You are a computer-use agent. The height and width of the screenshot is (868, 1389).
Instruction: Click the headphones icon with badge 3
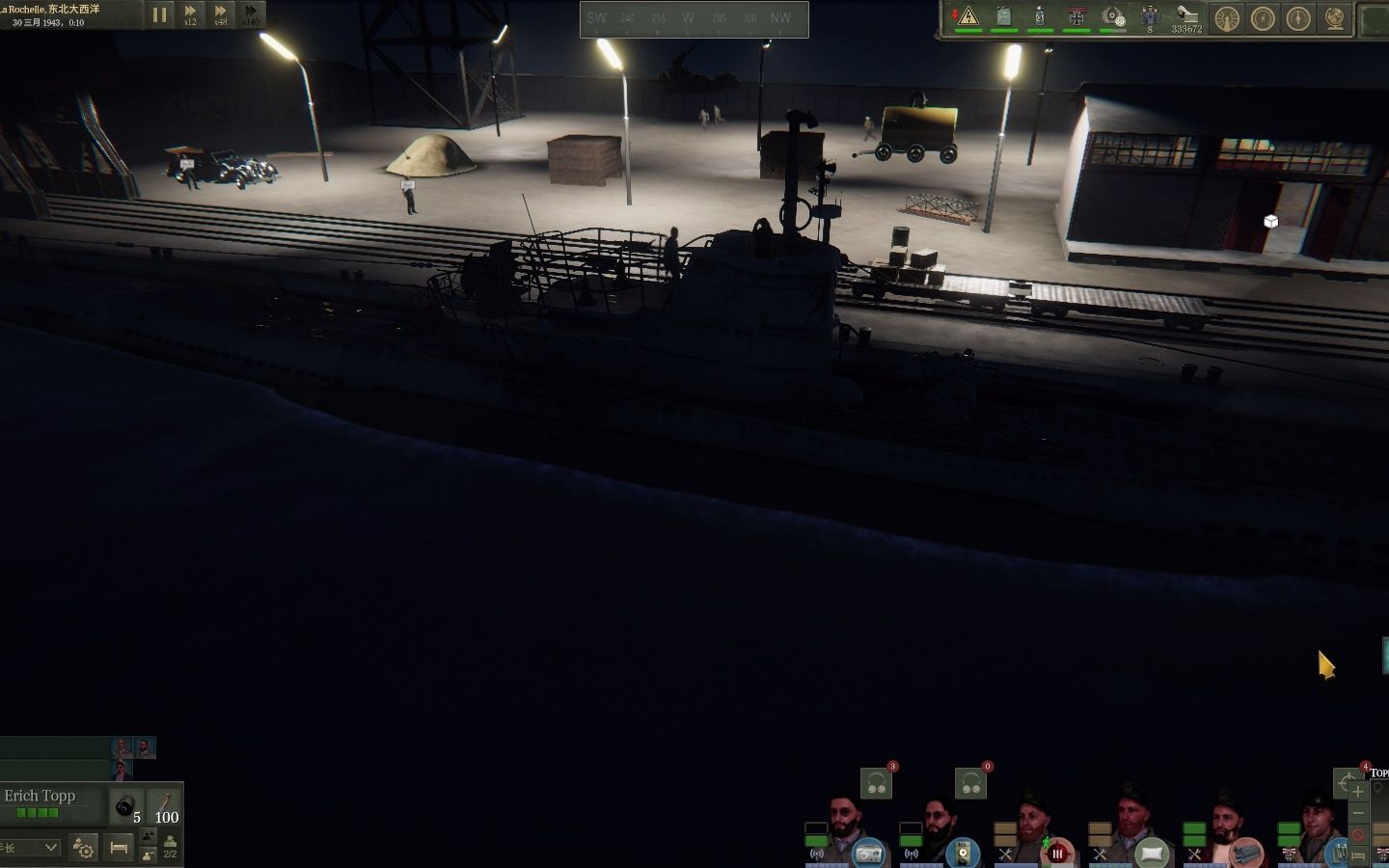[x=877, y=784]
